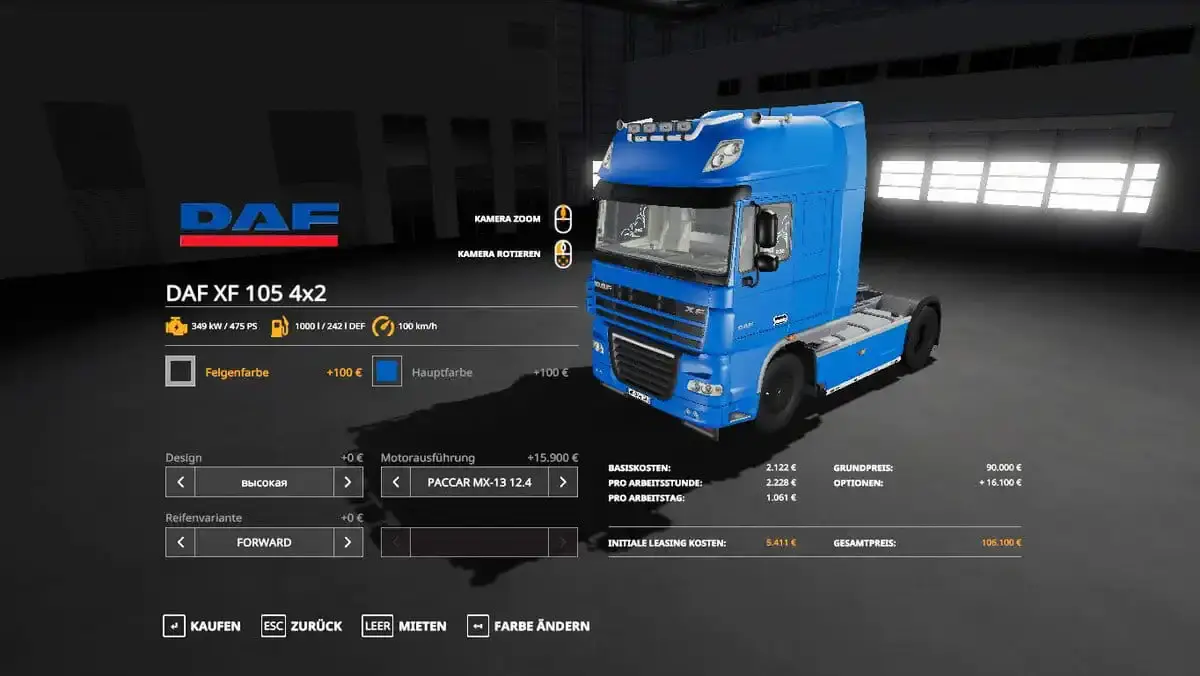Click the previous Design option arrow
Screen dimensions: 1200x676
coord(180,482)
